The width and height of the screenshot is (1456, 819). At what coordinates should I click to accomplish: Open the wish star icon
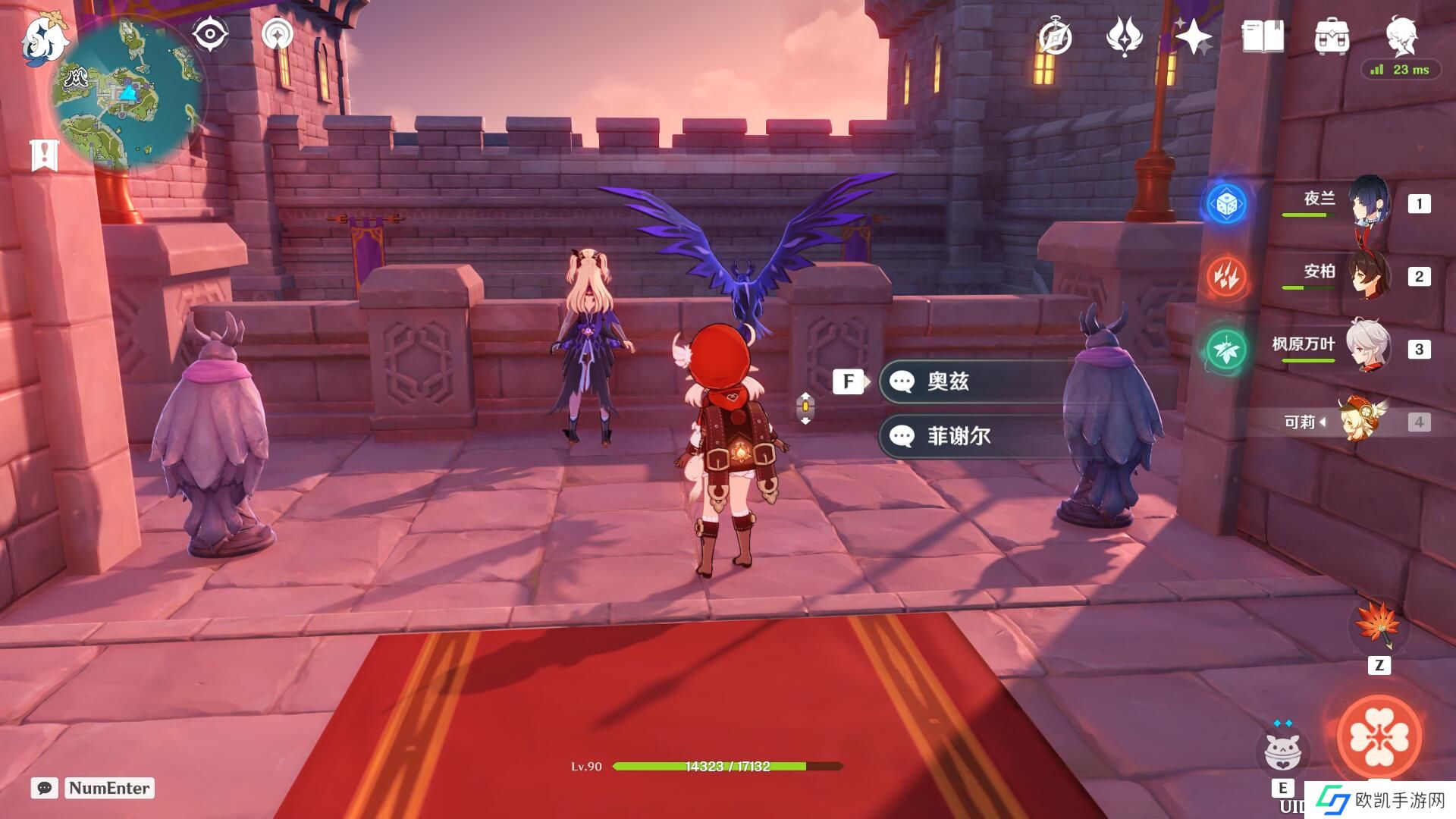click(1194, 36)
